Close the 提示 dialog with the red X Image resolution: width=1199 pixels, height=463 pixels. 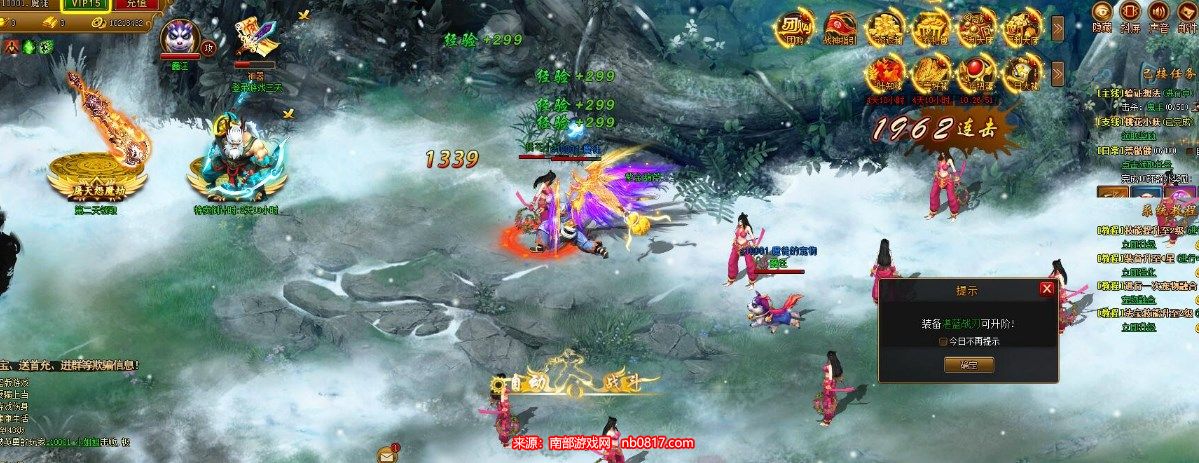[x=1046, y=289]
